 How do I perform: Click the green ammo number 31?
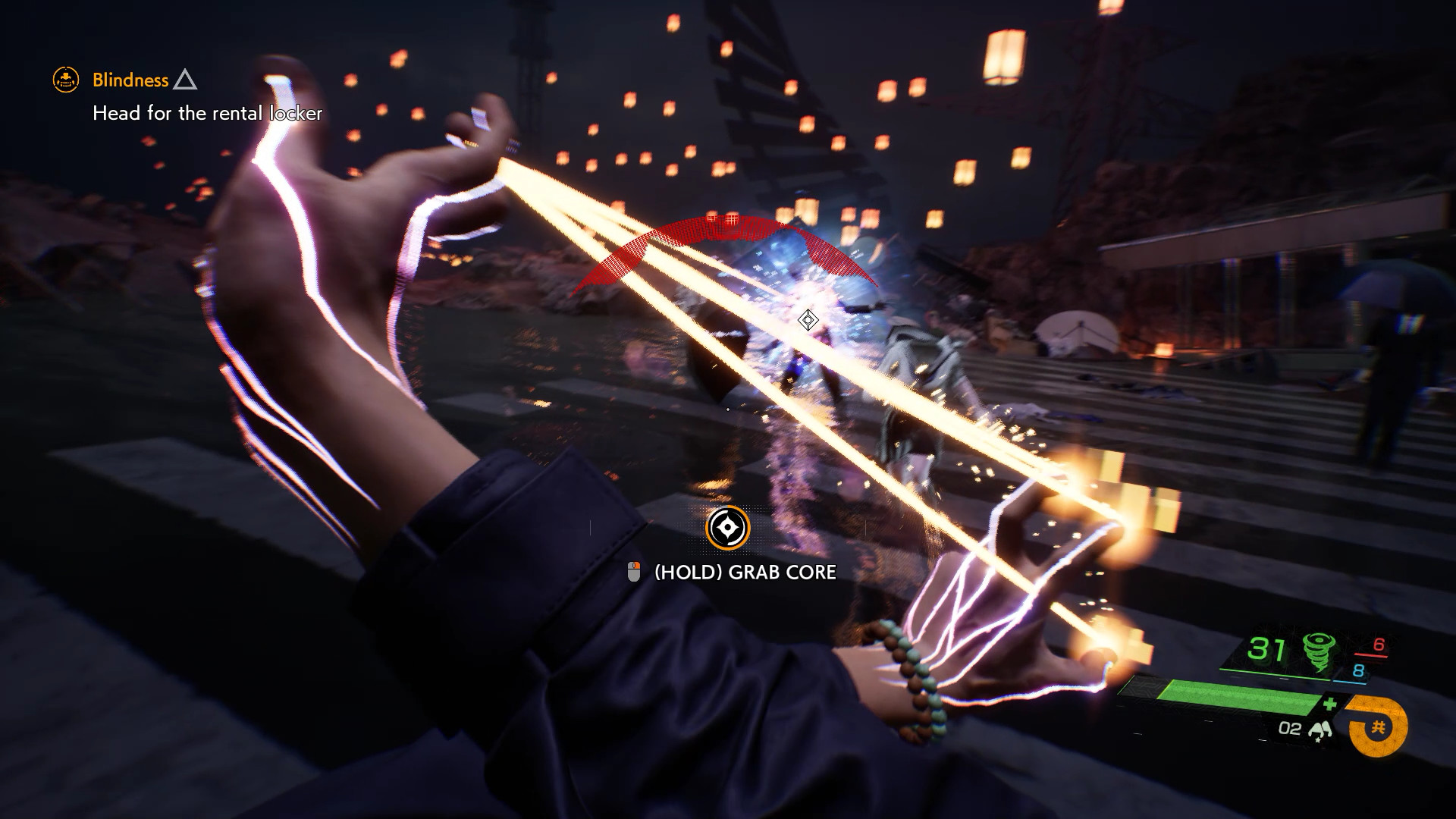click(x=1267, y=648)
